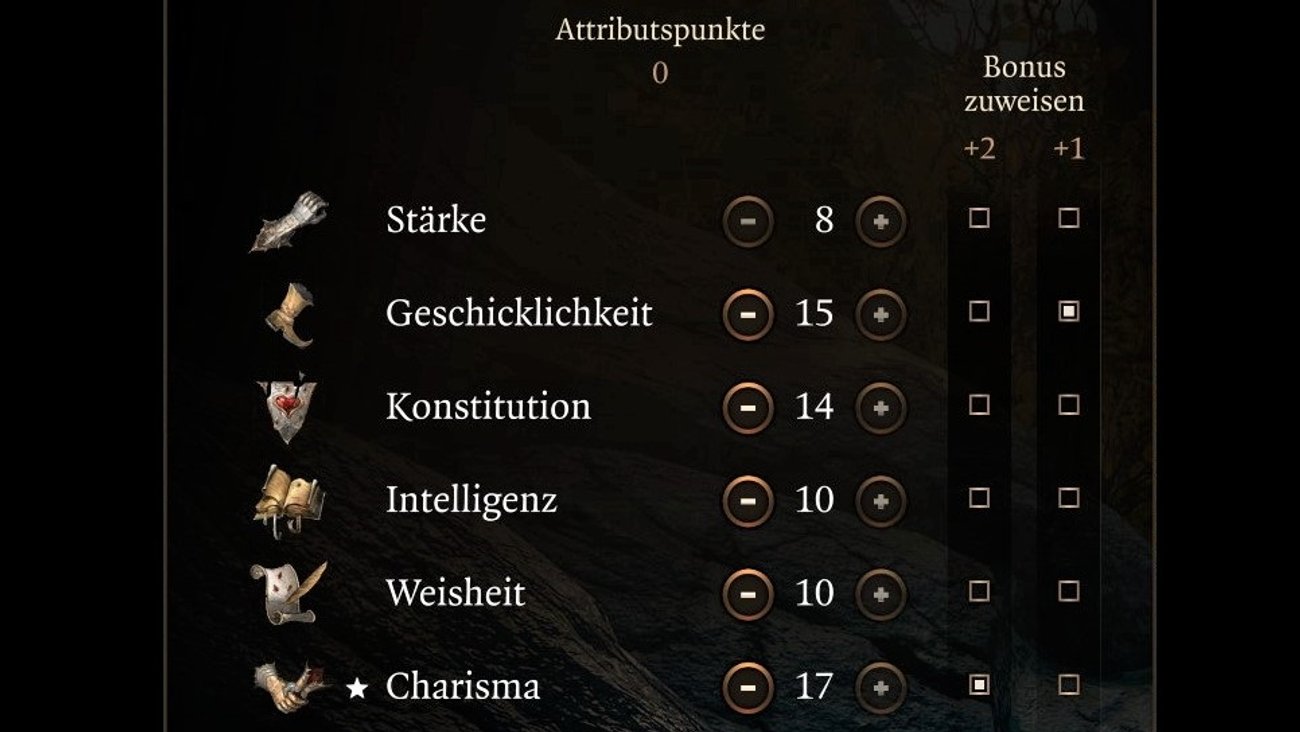Give Konstitution the +2 bonus
1300x732 pixels.
979,405
